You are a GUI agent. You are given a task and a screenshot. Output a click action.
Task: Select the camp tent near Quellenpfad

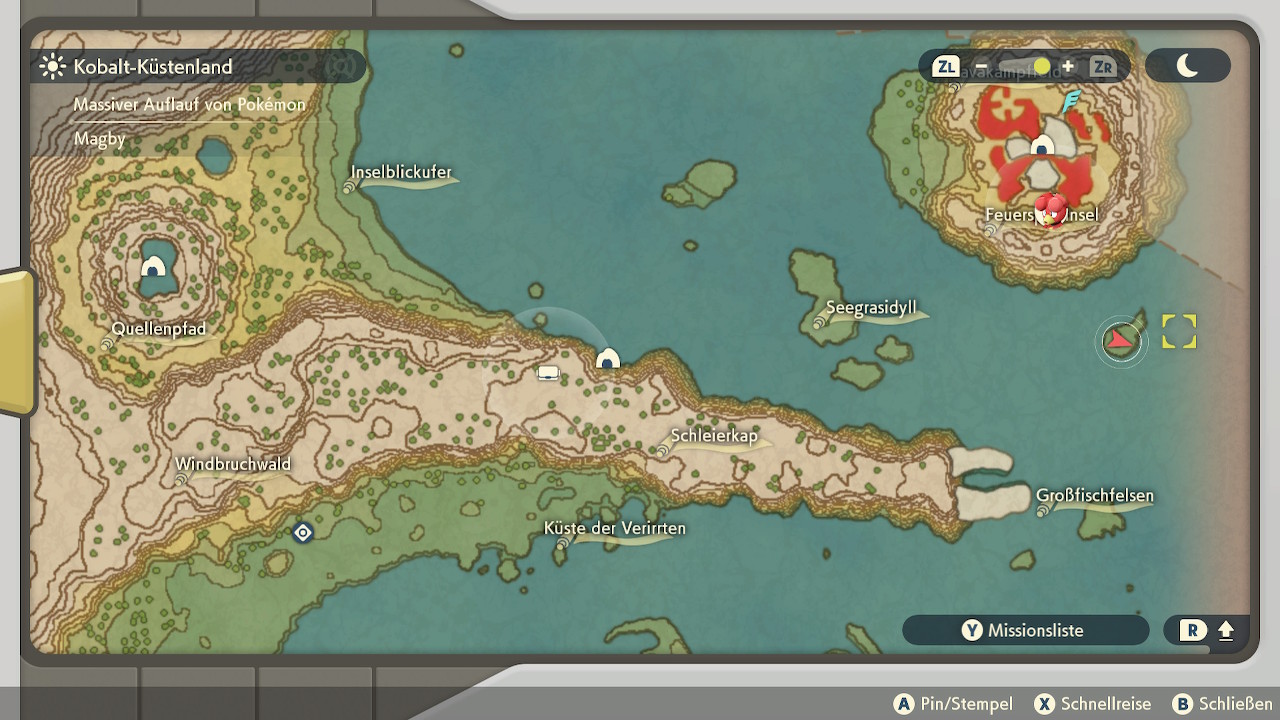pyautogui.click(x=153, y=266)
